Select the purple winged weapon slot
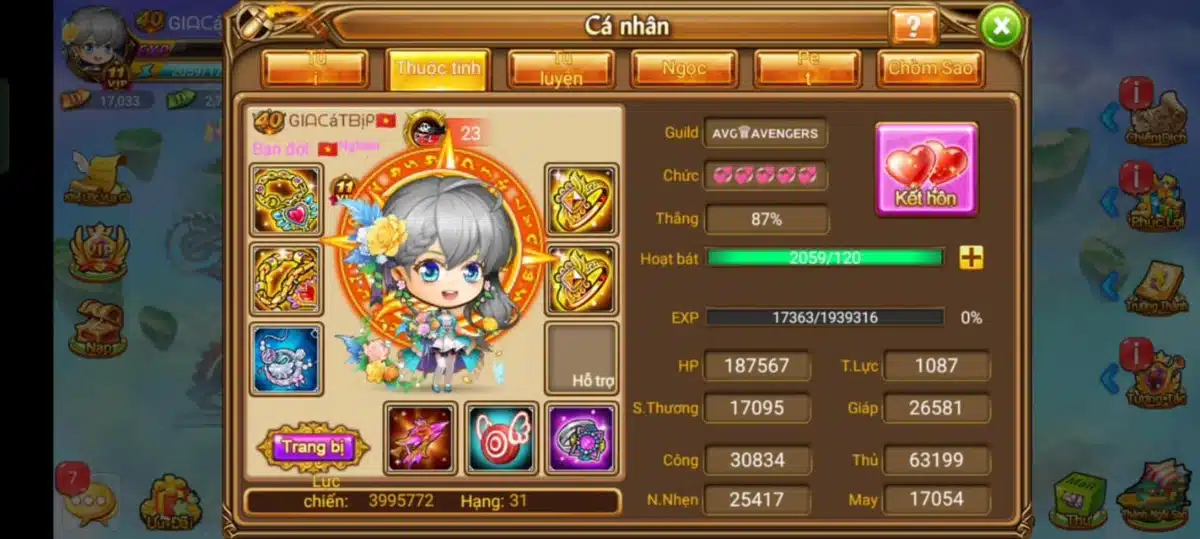The image size is (1200, 539). (x=421, y=438)
